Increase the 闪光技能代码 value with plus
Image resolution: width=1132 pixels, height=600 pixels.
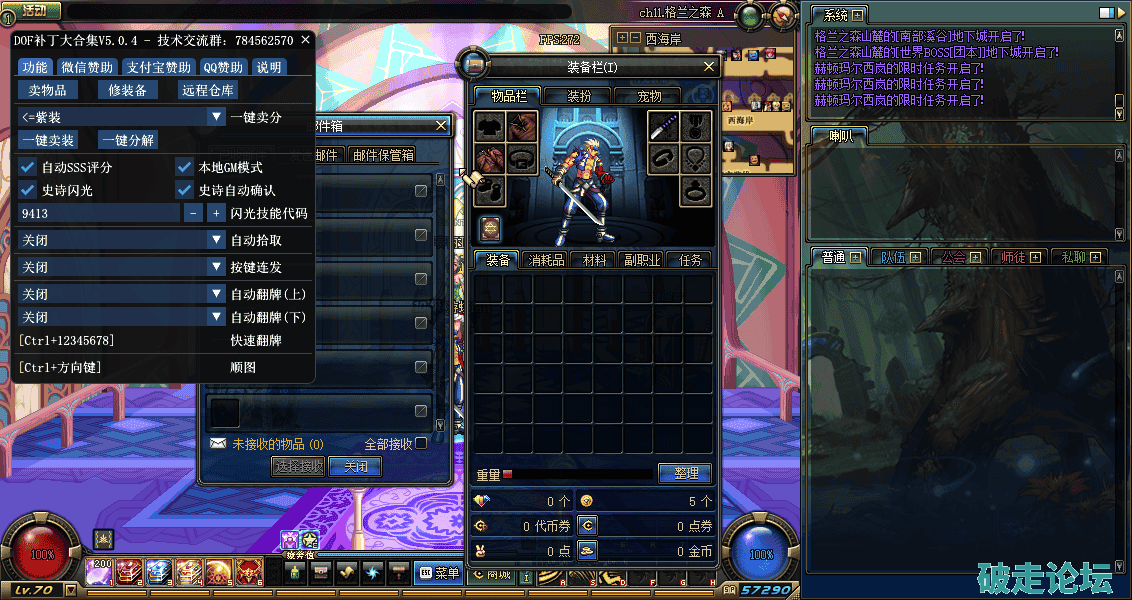tap(216, 213)
